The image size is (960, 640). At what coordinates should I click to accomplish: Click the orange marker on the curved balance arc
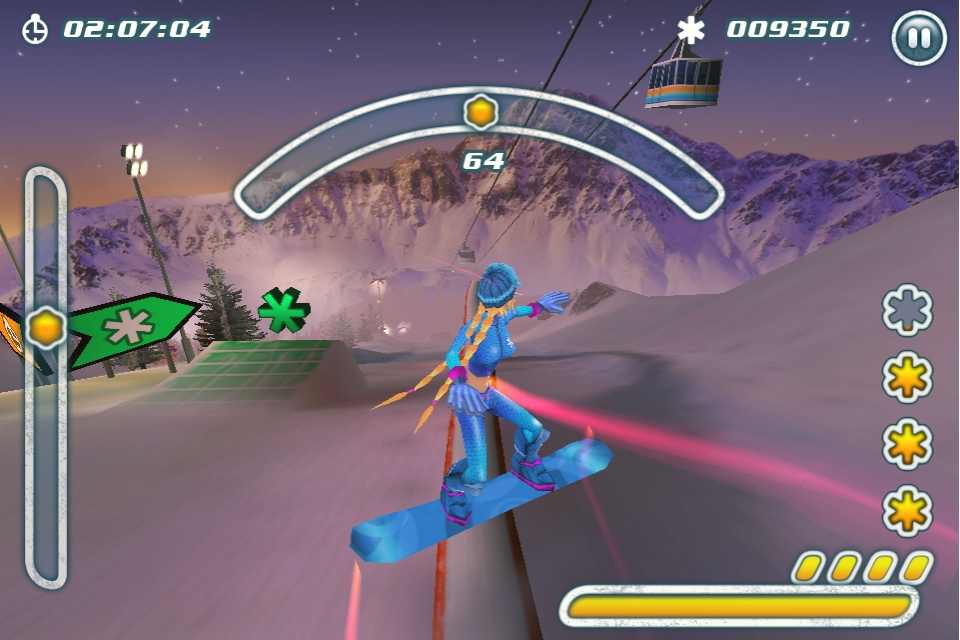(x=481, y=111)
